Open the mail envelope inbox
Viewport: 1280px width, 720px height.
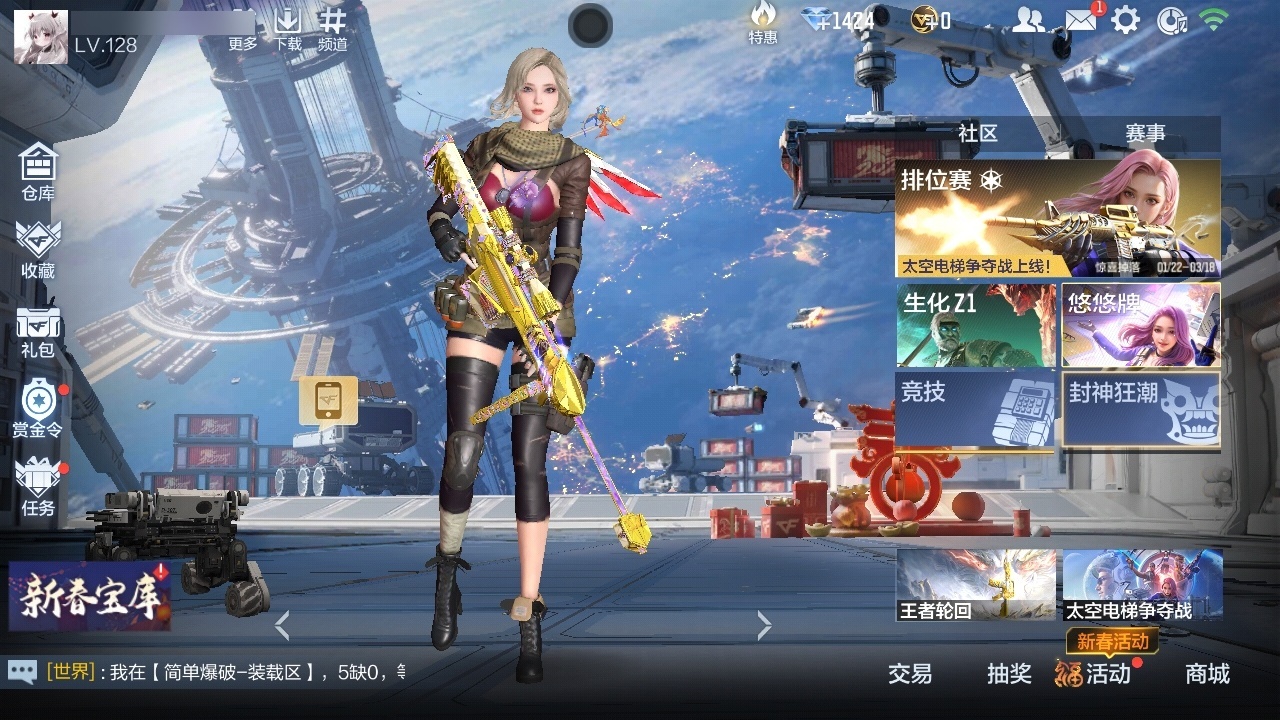coord(1079,20)
